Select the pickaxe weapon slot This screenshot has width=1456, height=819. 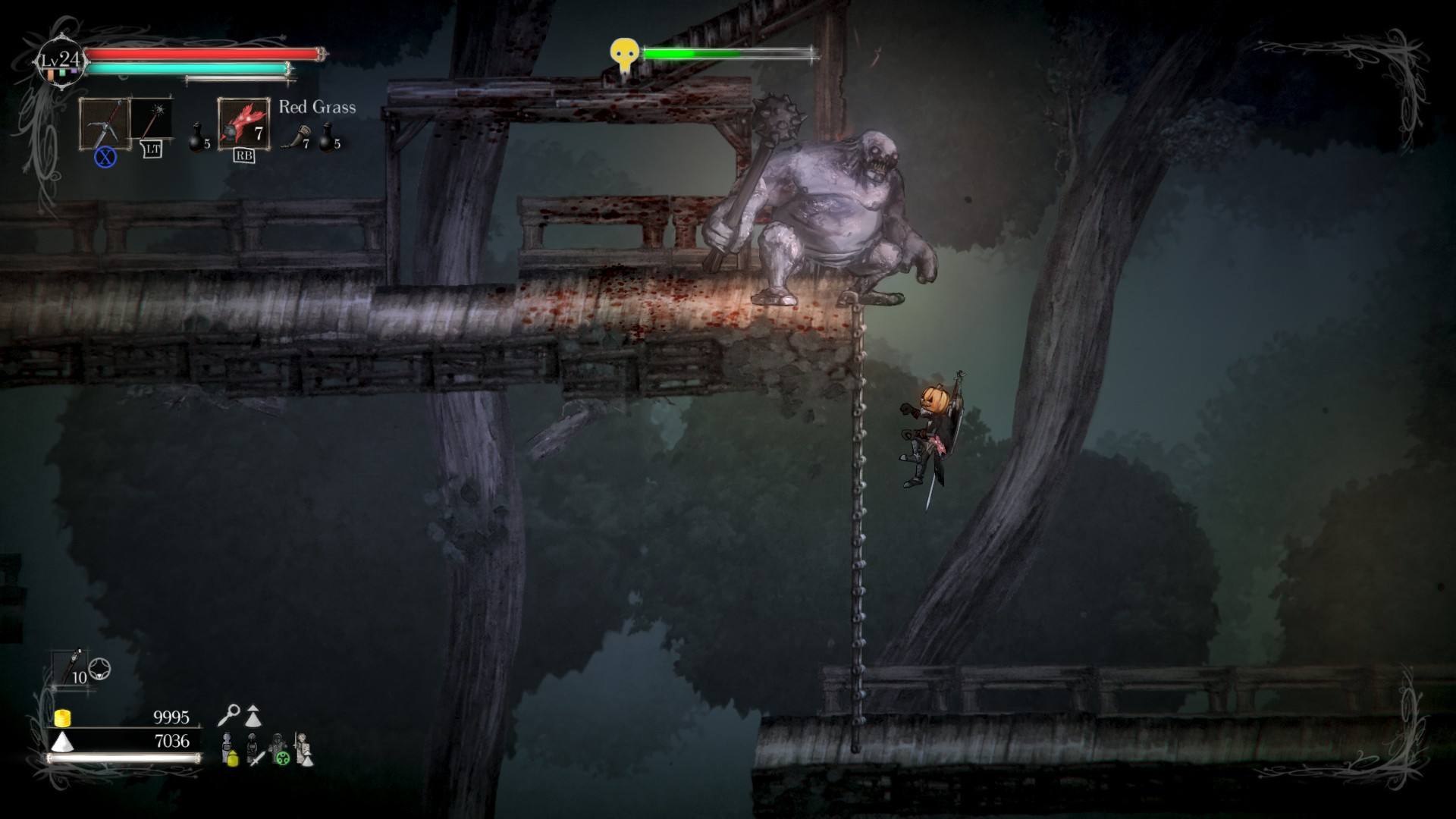pyautogui.click(x=104, y=124)
